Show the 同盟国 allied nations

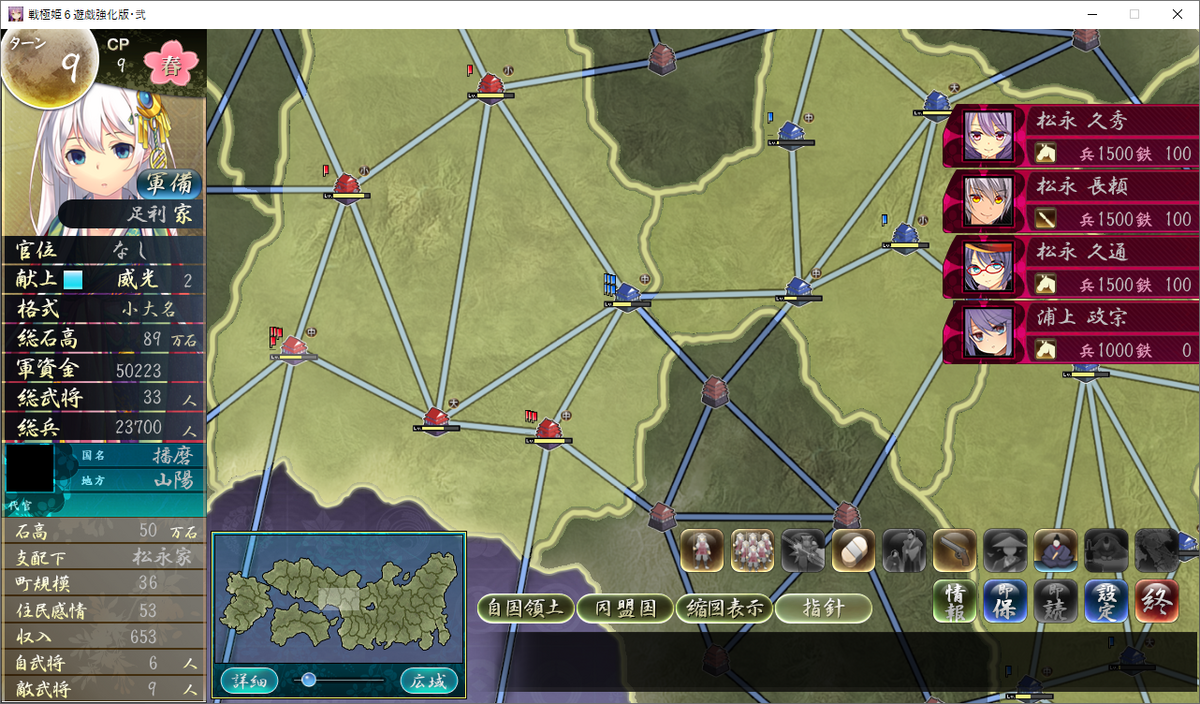625,607
